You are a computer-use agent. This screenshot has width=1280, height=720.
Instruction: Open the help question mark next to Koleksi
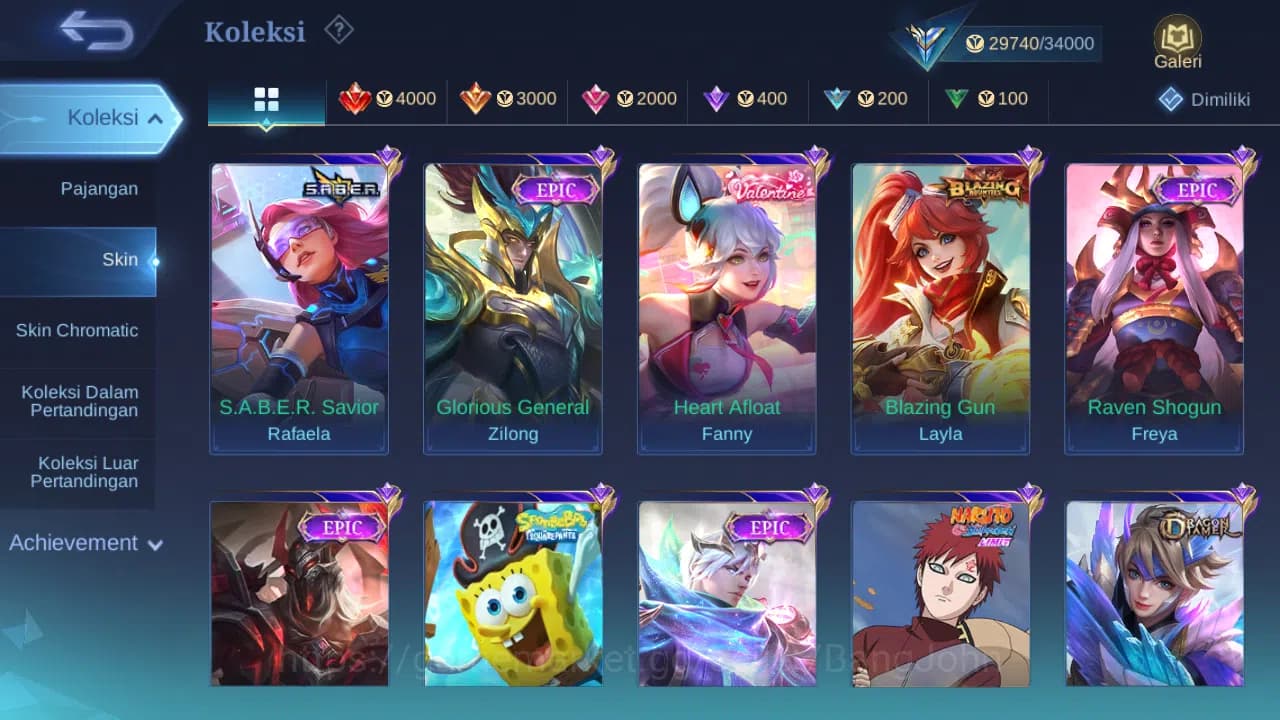[x=338, y=30]
